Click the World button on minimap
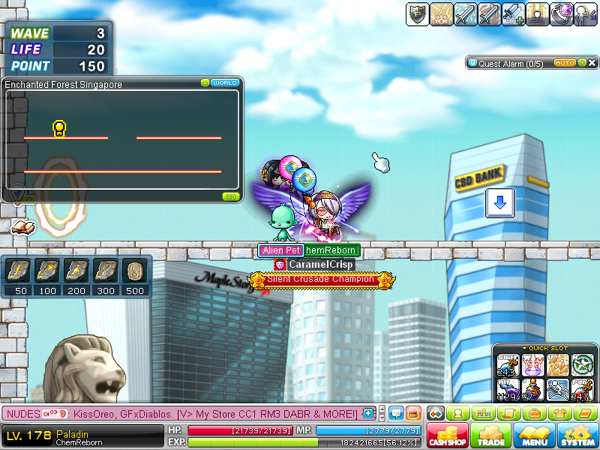Screen dimensions: 600x450 [225, 83]
